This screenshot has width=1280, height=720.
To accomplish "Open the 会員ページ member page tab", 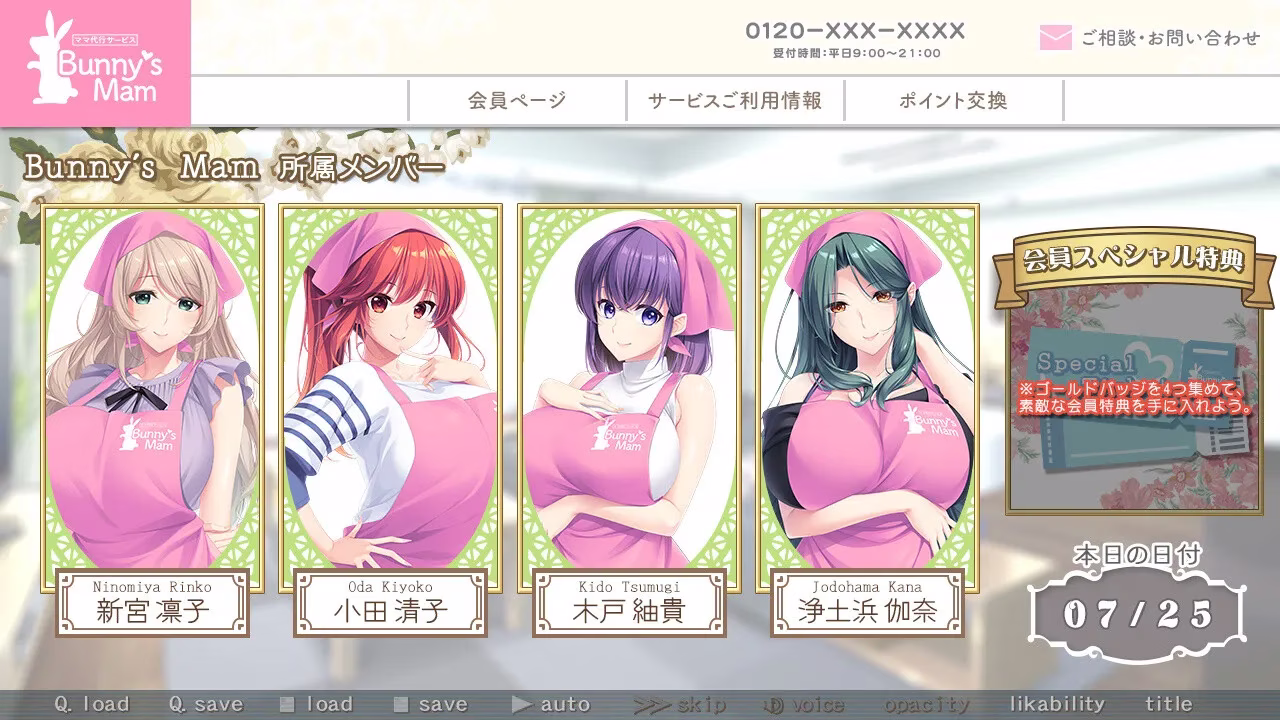I will pos(515,100).
